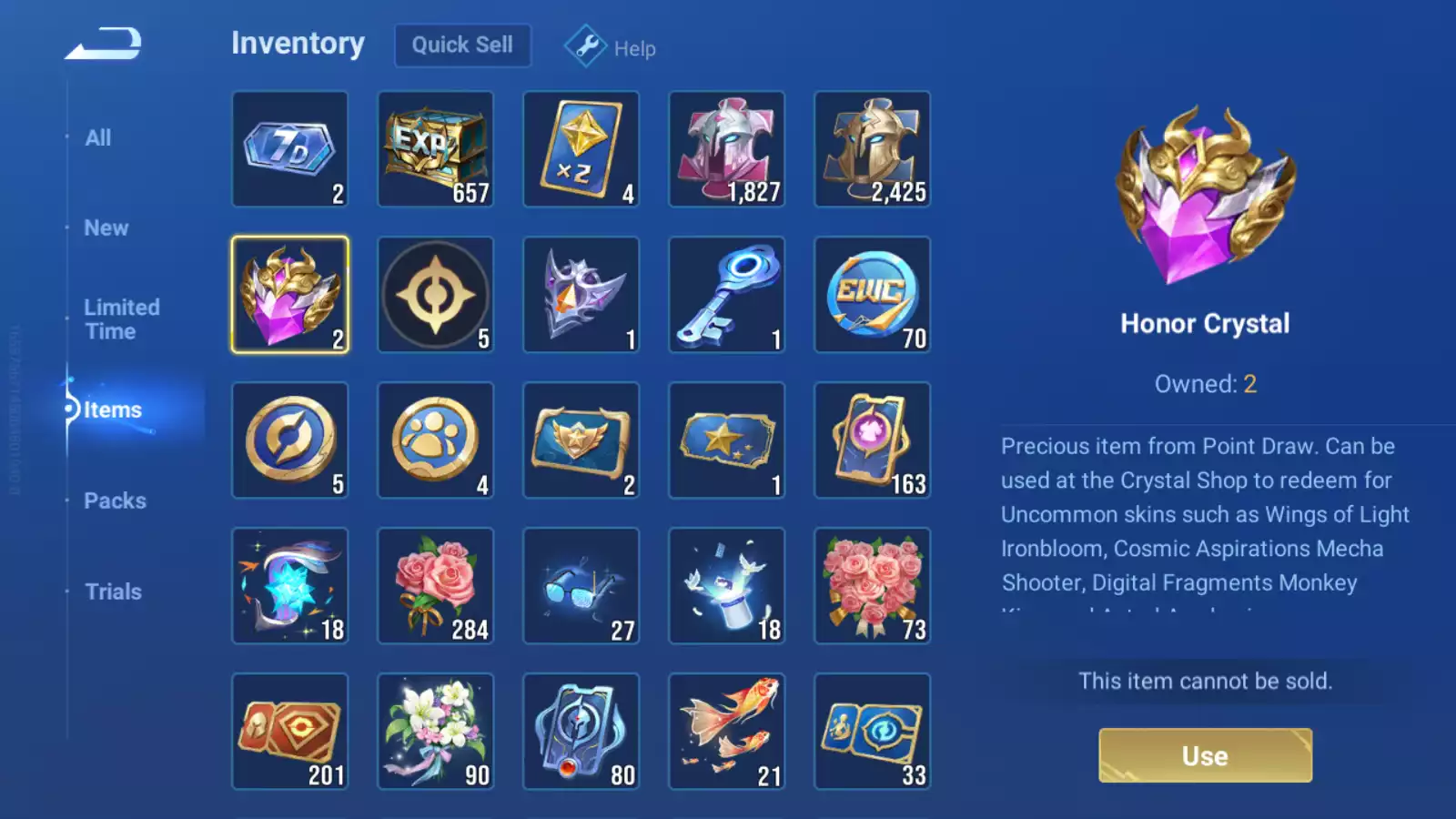The height and width of the screenshot is (819, 1456).
Task: Choose the white lily bouquet slot
Action: click(x=436, y=732)
